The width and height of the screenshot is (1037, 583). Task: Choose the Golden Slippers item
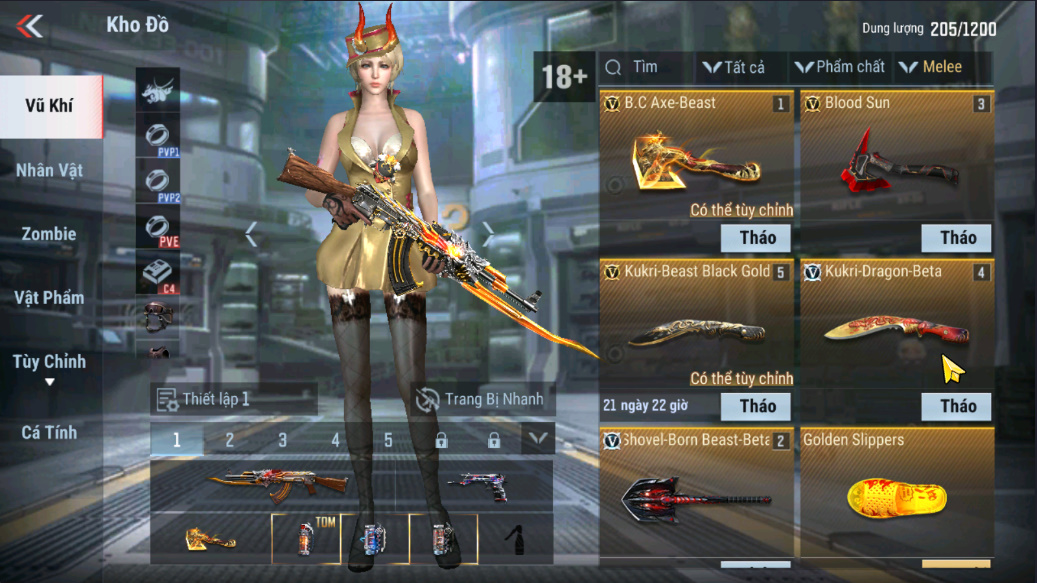pos(897,495)
